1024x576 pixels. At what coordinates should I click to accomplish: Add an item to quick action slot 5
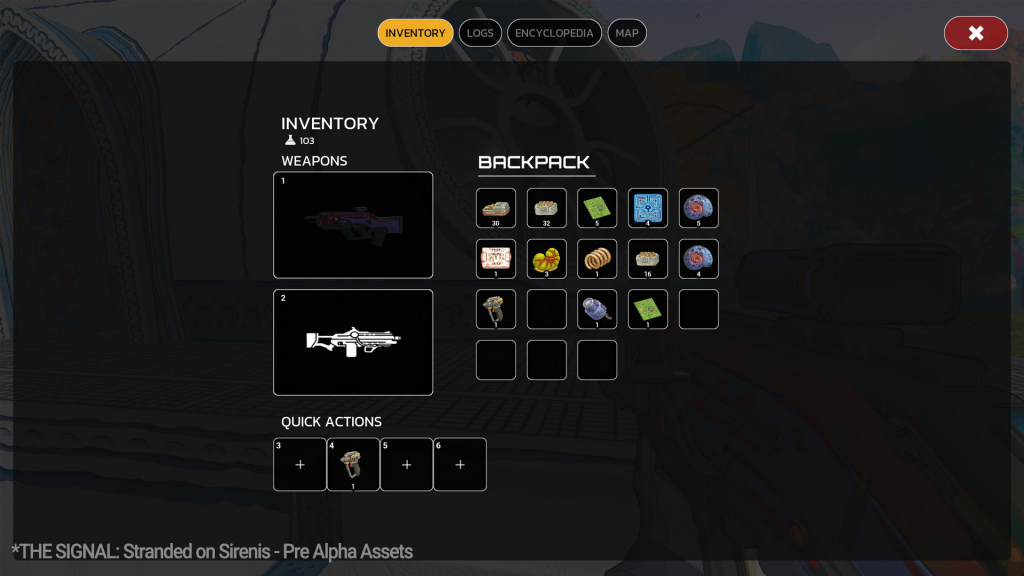[407, 464]
